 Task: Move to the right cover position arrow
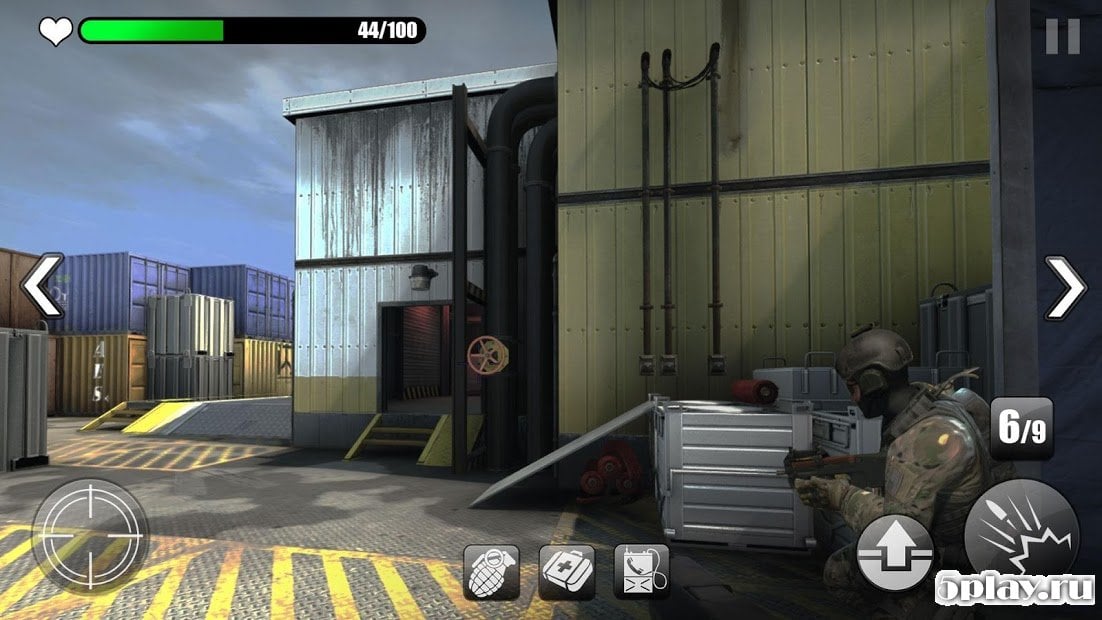(1064, 288)
